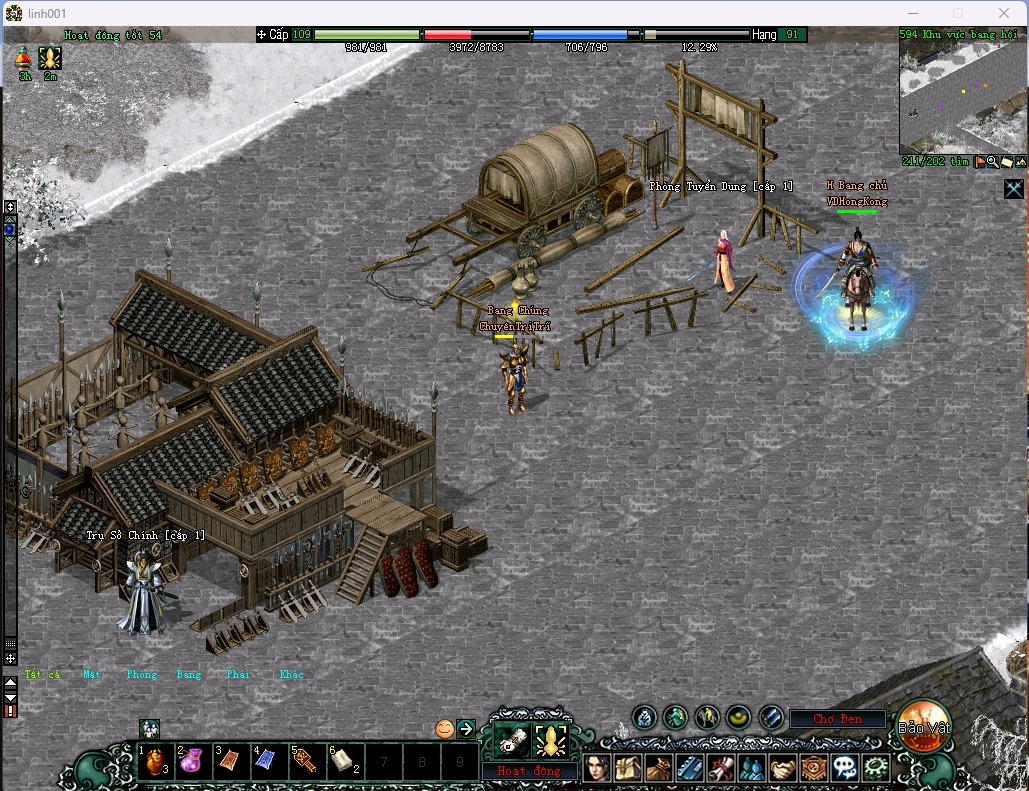Open the Chợ Đen black market
The height and width of the screenshot is (791, 1029).
[x=837, y=719]
